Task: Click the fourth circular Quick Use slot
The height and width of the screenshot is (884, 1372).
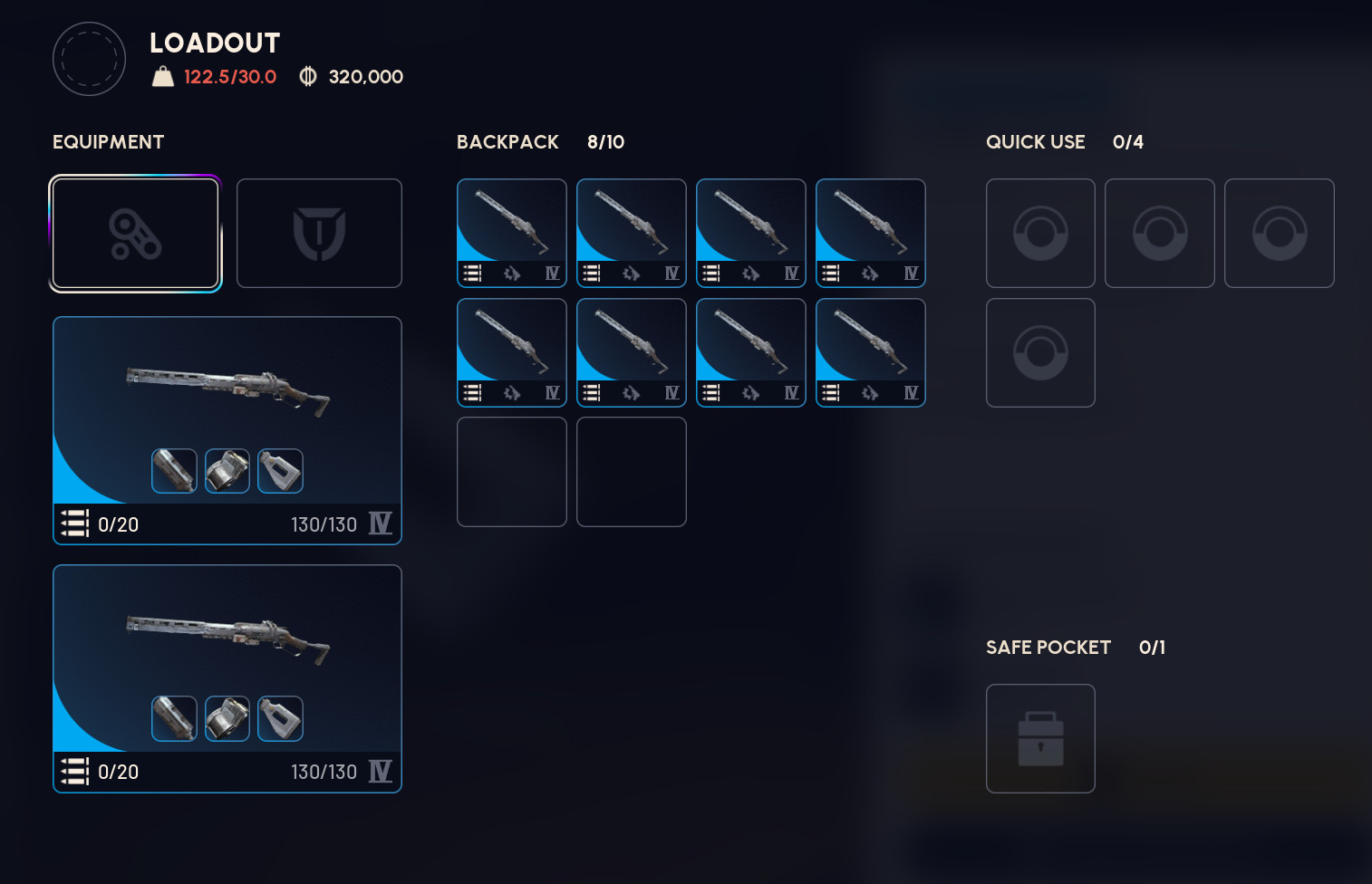Action: (x=1039, y=352)
